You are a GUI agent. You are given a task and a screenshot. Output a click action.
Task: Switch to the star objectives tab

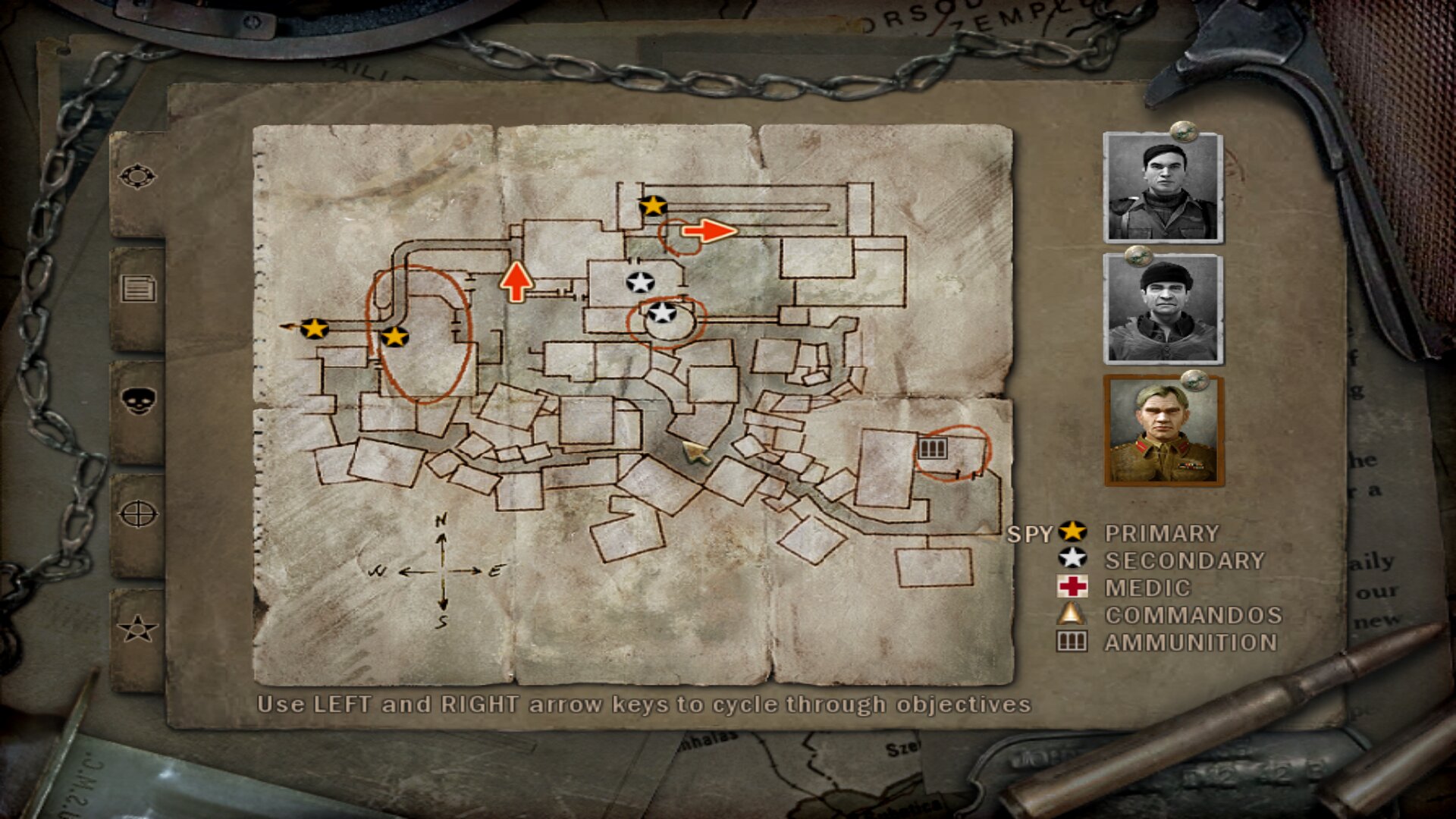click(x=137, y=628)
